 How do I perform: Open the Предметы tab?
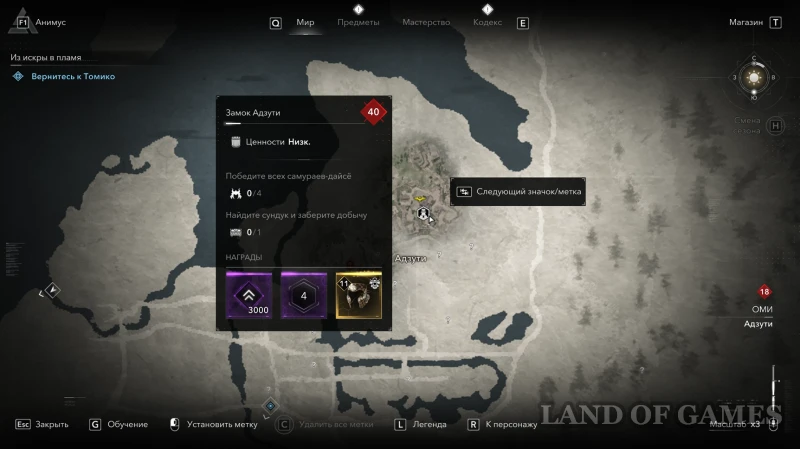pos(358,22)
